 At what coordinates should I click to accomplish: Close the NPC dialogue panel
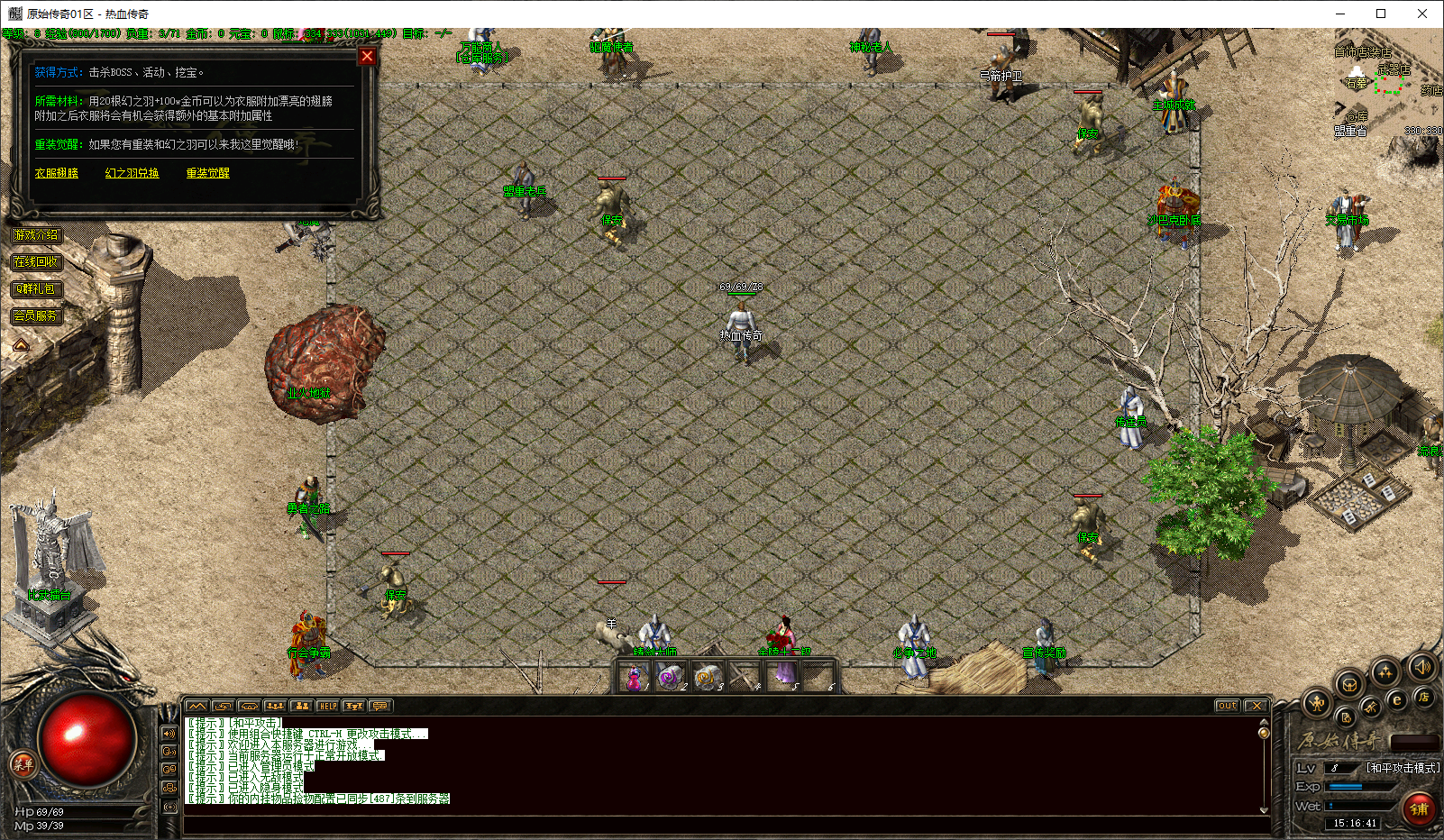point(367,57)
